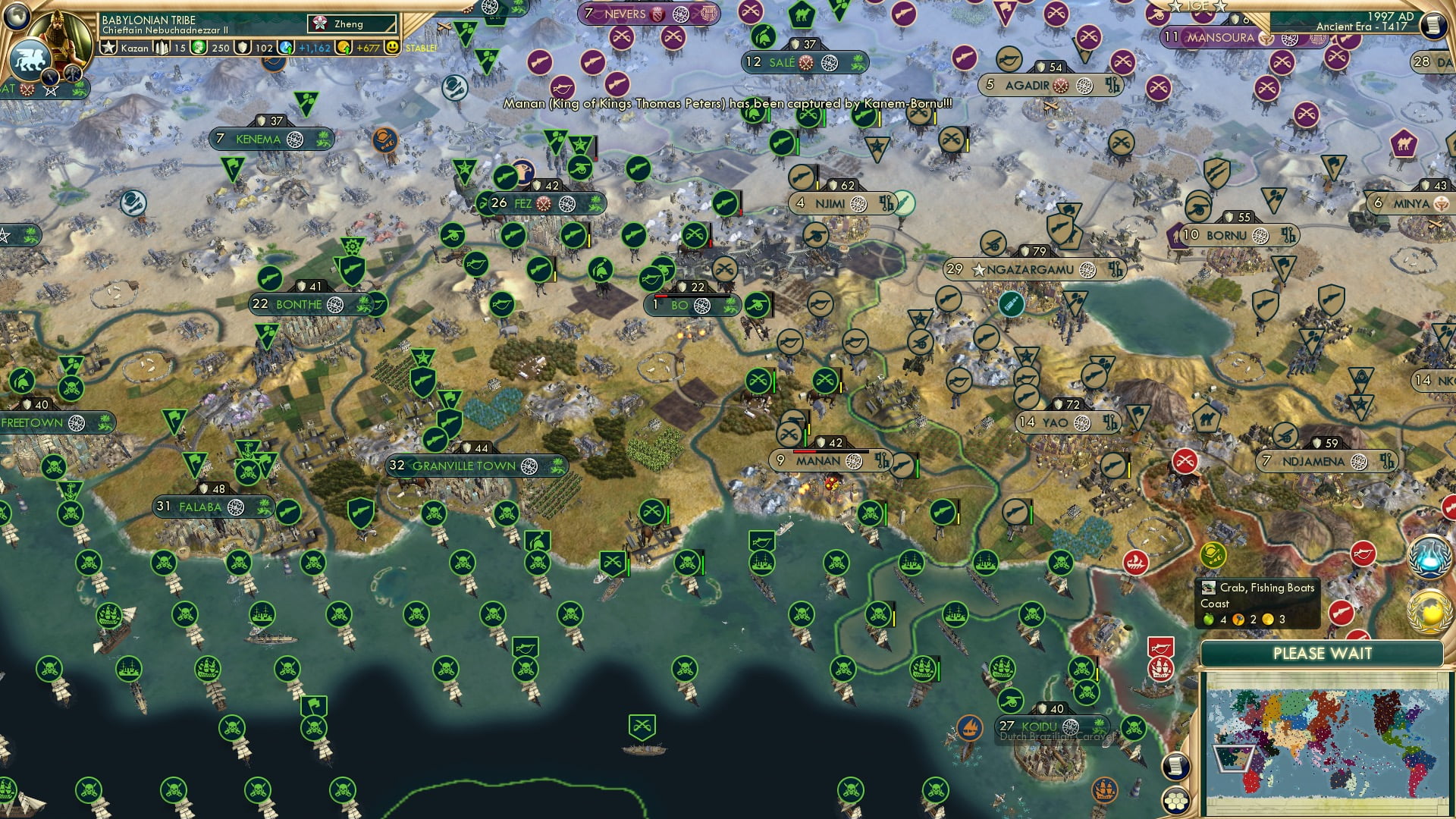1456x819 pixels.
Task: Click the happiness smiley face icon marked STABLE
Action: [x=391, y=48]
